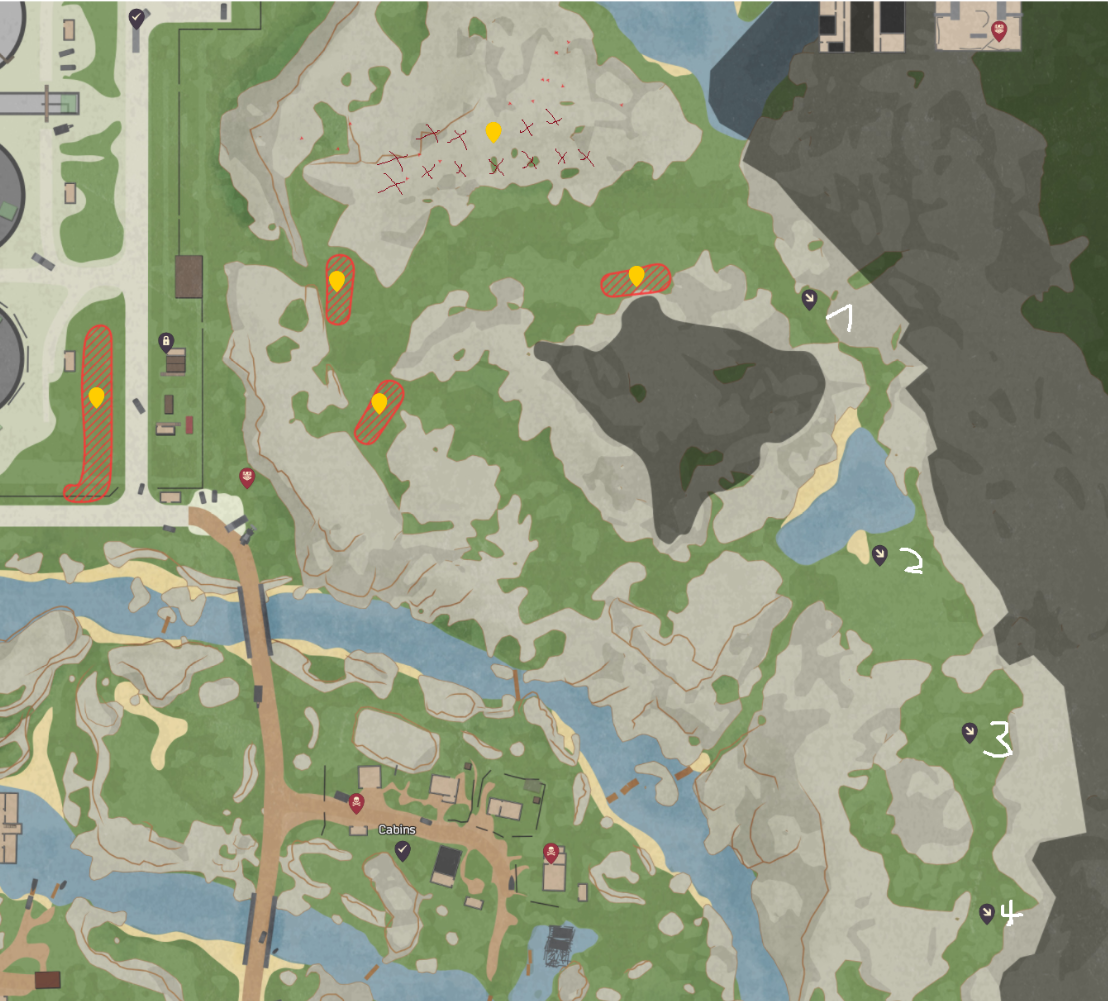Click the checkmark marker above the treatment plant fence
This screenshot has width=1108, height=1001.
point(136,17)
